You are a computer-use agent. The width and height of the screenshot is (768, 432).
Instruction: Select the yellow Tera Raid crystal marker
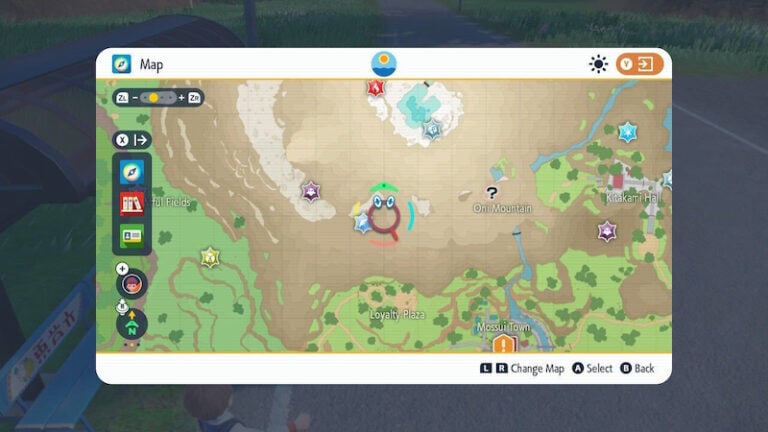coord(209,257)
